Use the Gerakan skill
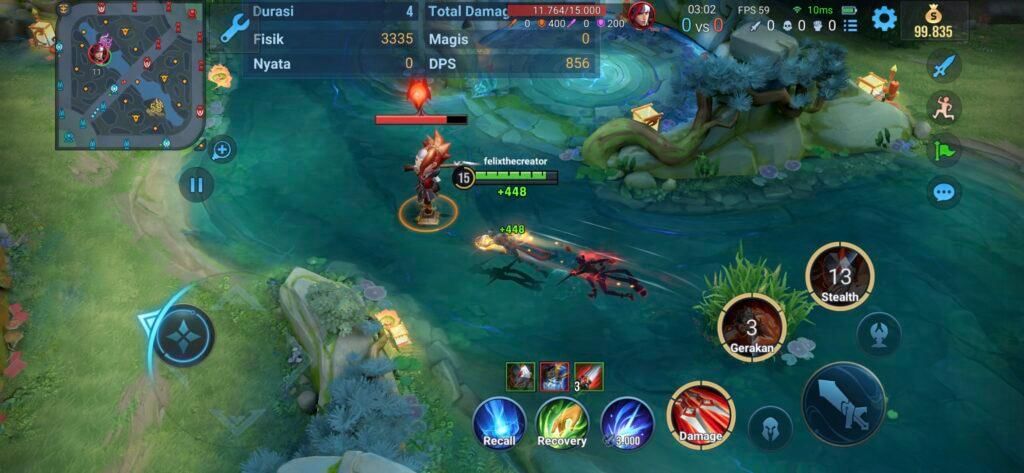Viewport: 1024px width, 473px height. tap(752, 327)
